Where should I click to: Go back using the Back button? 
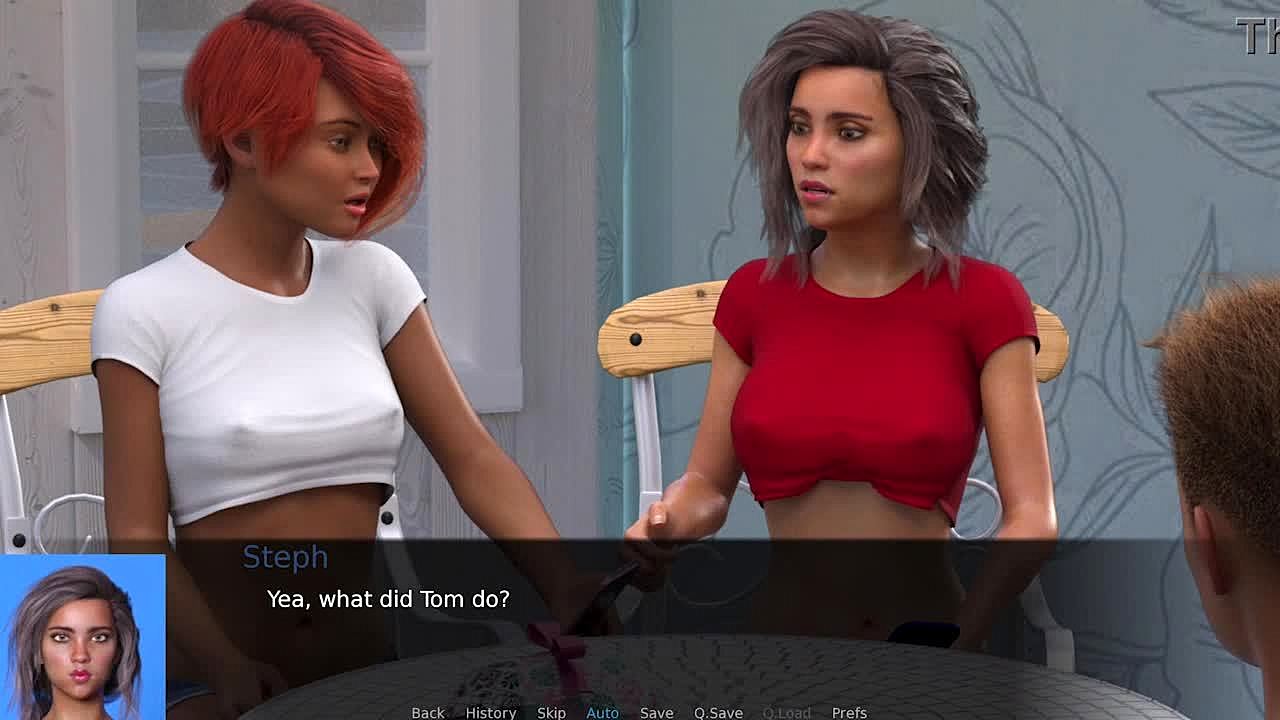[428, 712]
